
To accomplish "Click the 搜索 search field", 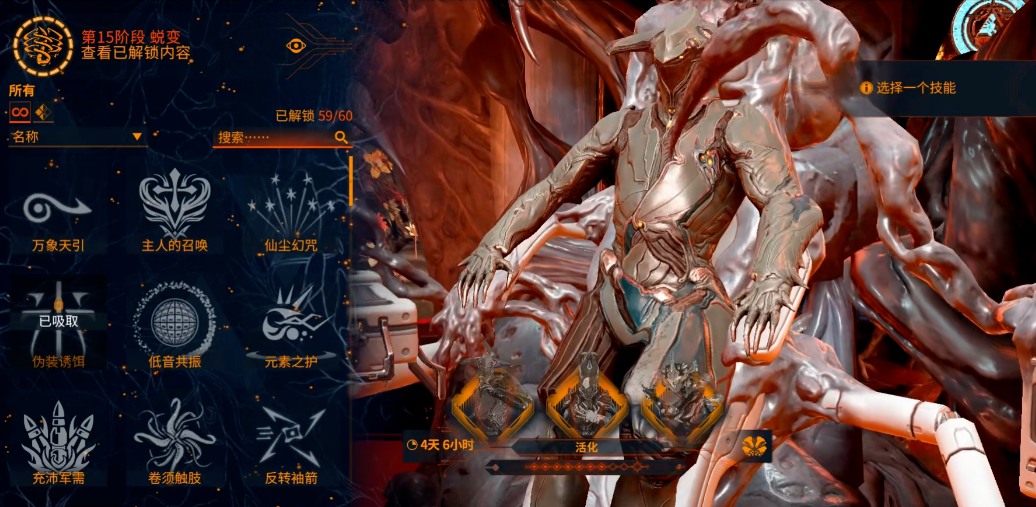I will (280, 138).
